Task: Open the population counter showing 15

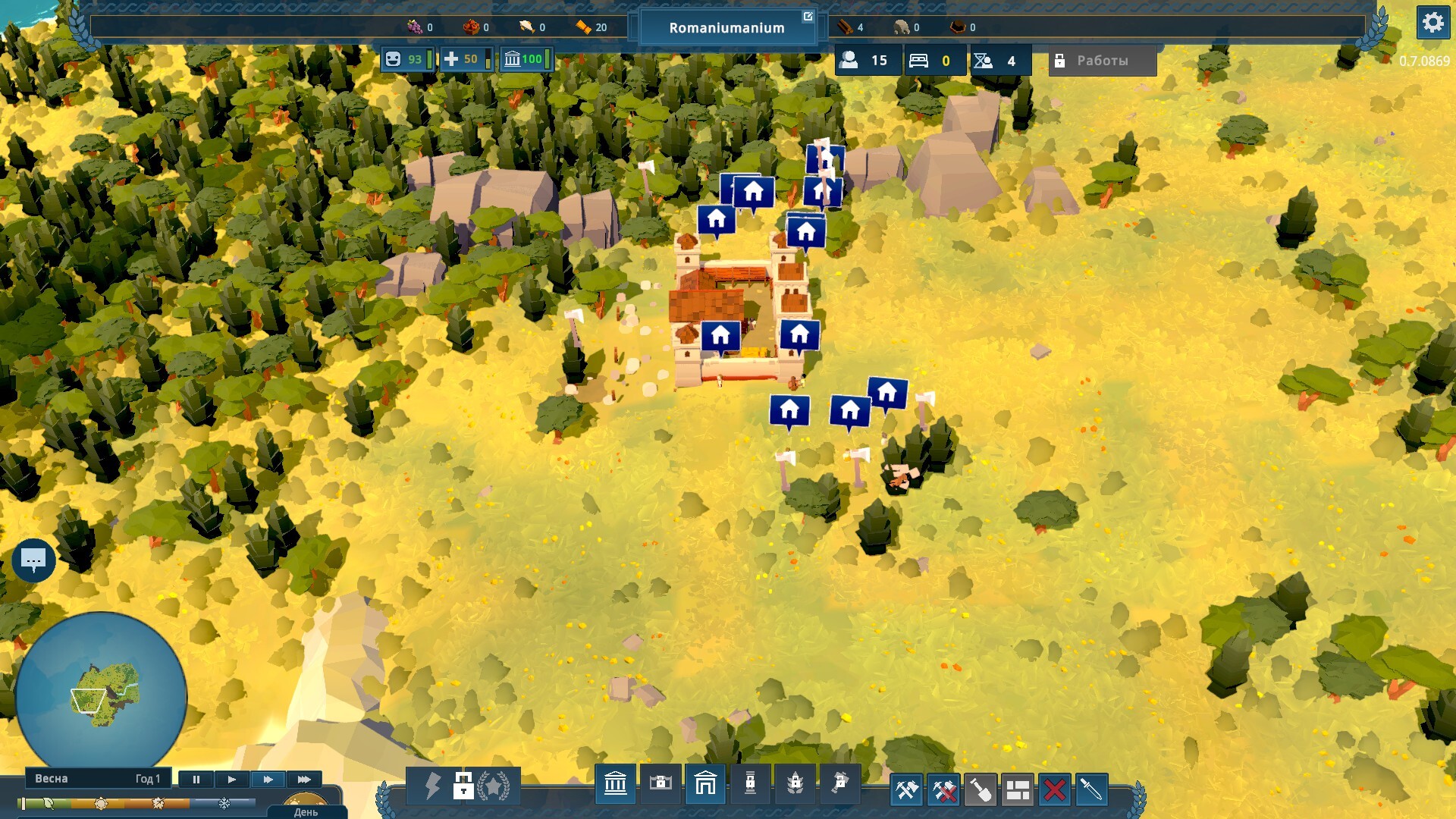Action: tap(868, 61)
